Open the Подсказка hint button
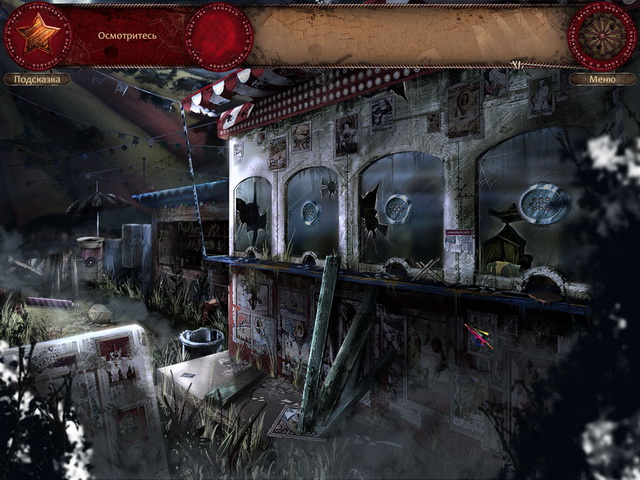This screenshot has height=480, width=640. (37, 79)
